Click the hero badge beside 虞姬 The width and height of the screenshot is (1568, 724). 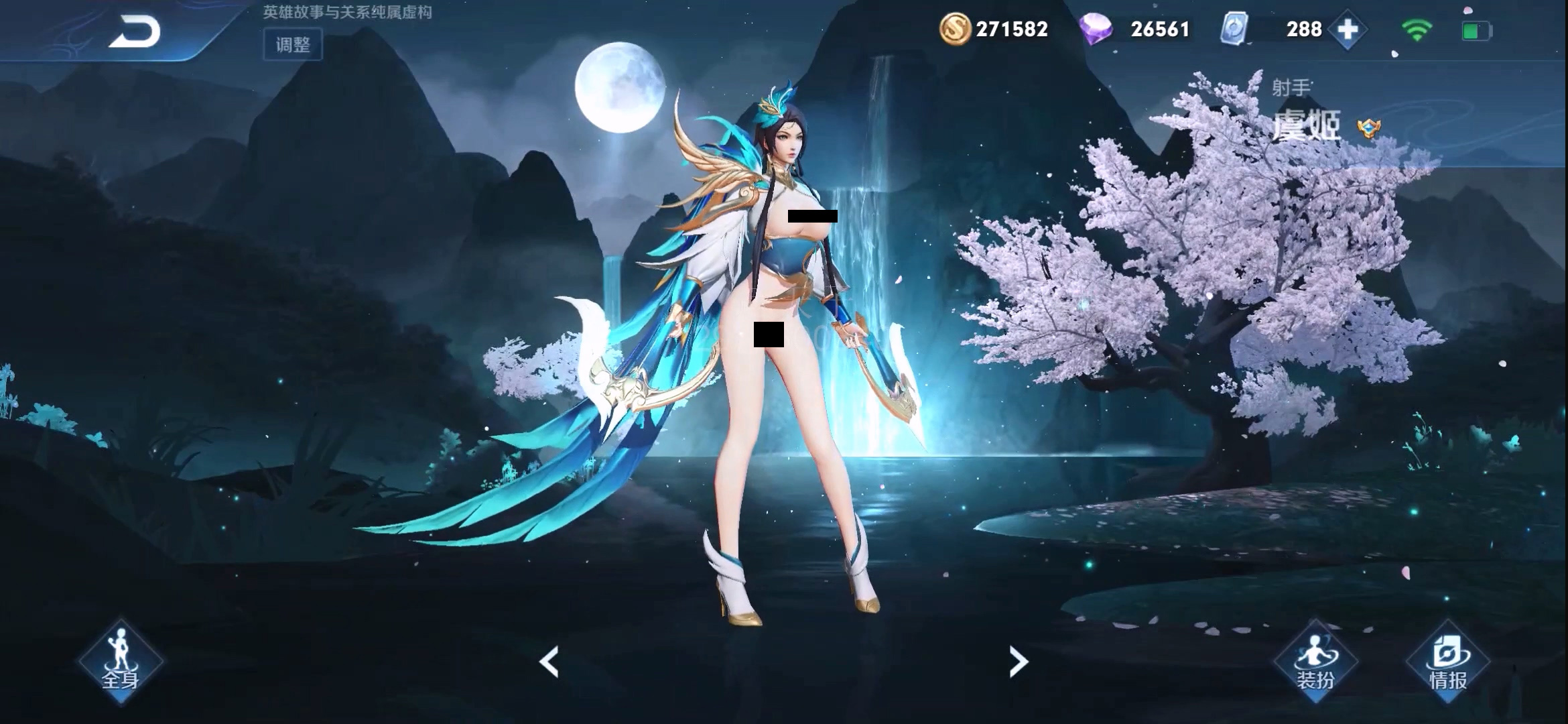tap(1368, 127)
